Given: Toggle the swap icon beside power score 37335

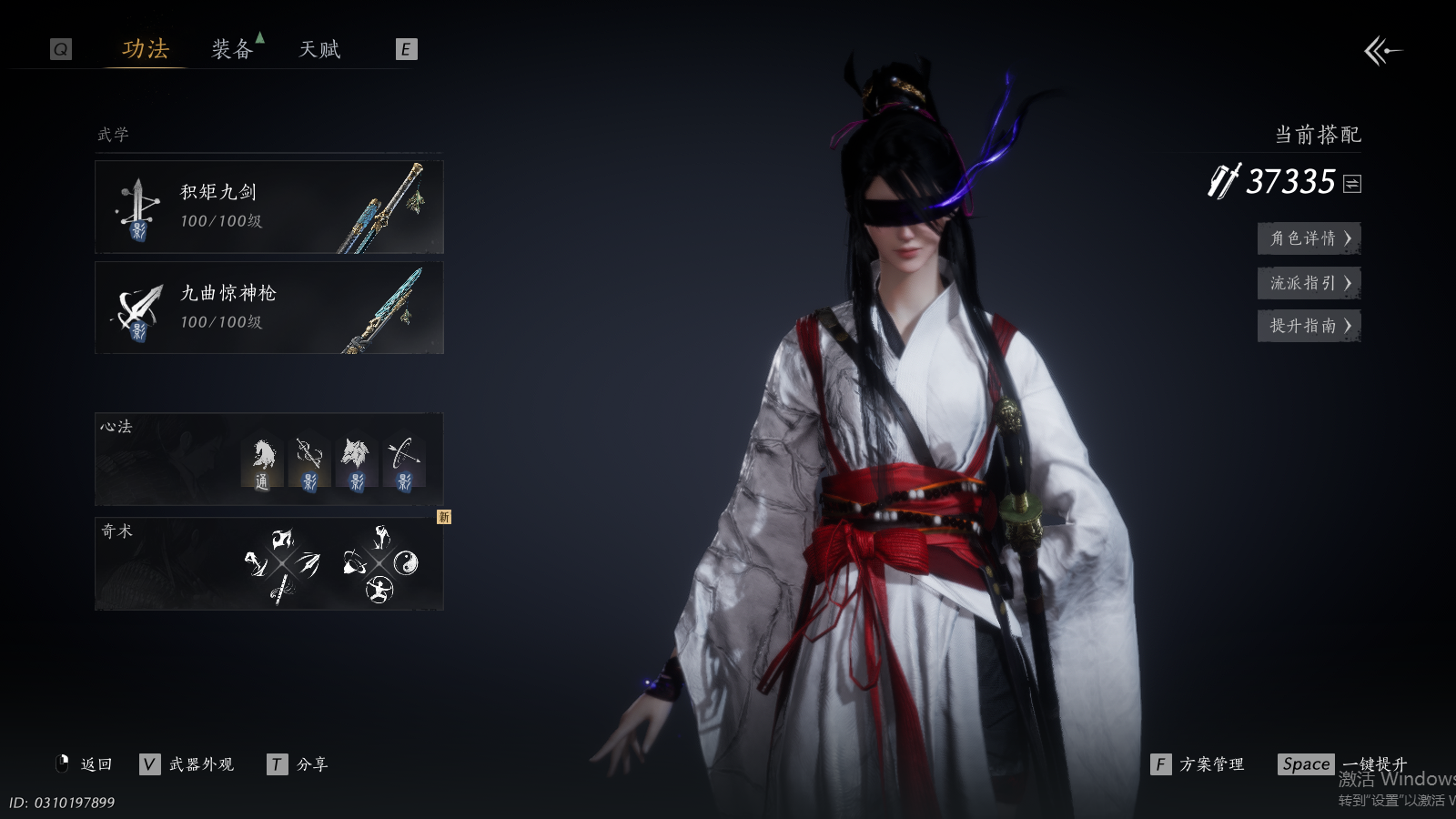Looking at the screenshot, I should click(x=1352, y=184).
